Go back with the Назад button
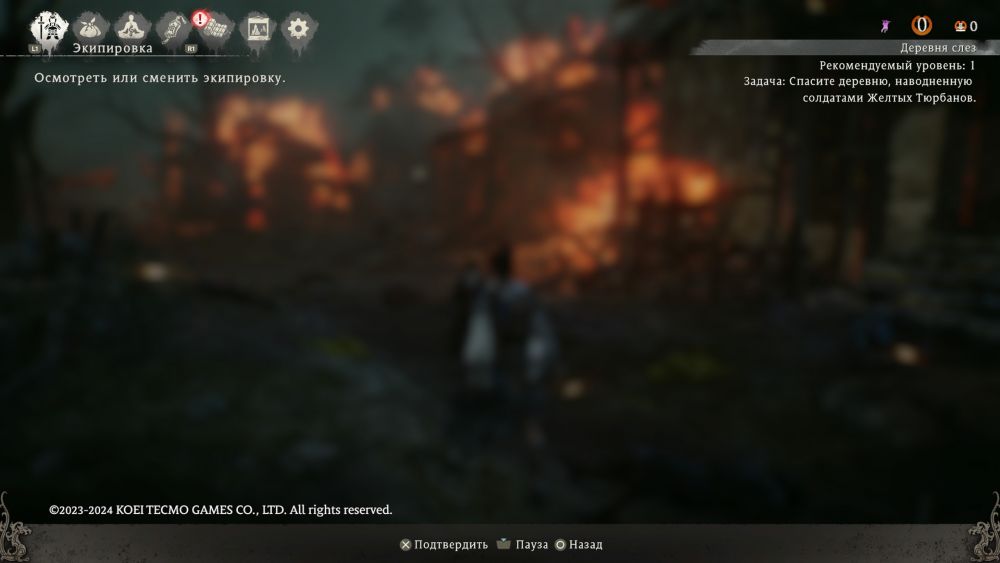The image size is (1000, 563). (579, 545)
